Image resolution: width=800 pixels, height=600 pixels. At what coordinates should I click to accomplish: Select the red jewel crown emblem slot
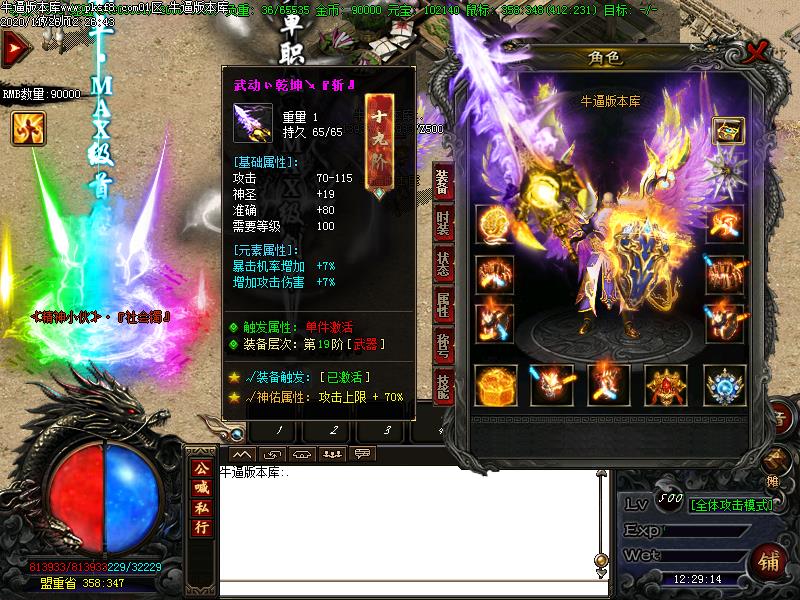pyautogui.click(x=667, y=385)
